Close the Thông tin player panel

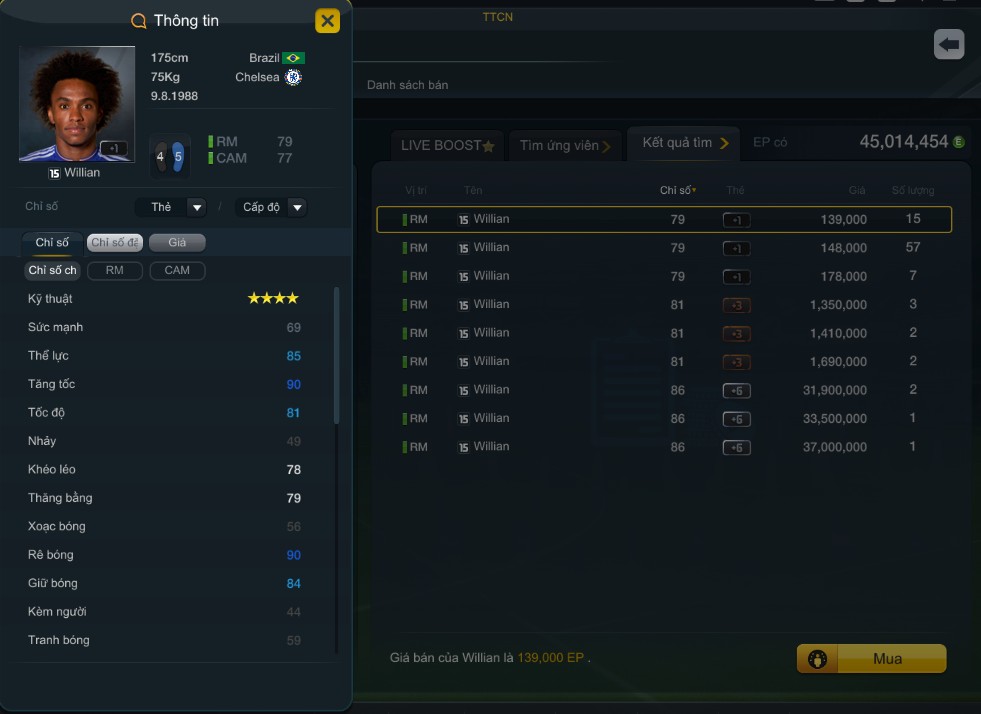327,21
